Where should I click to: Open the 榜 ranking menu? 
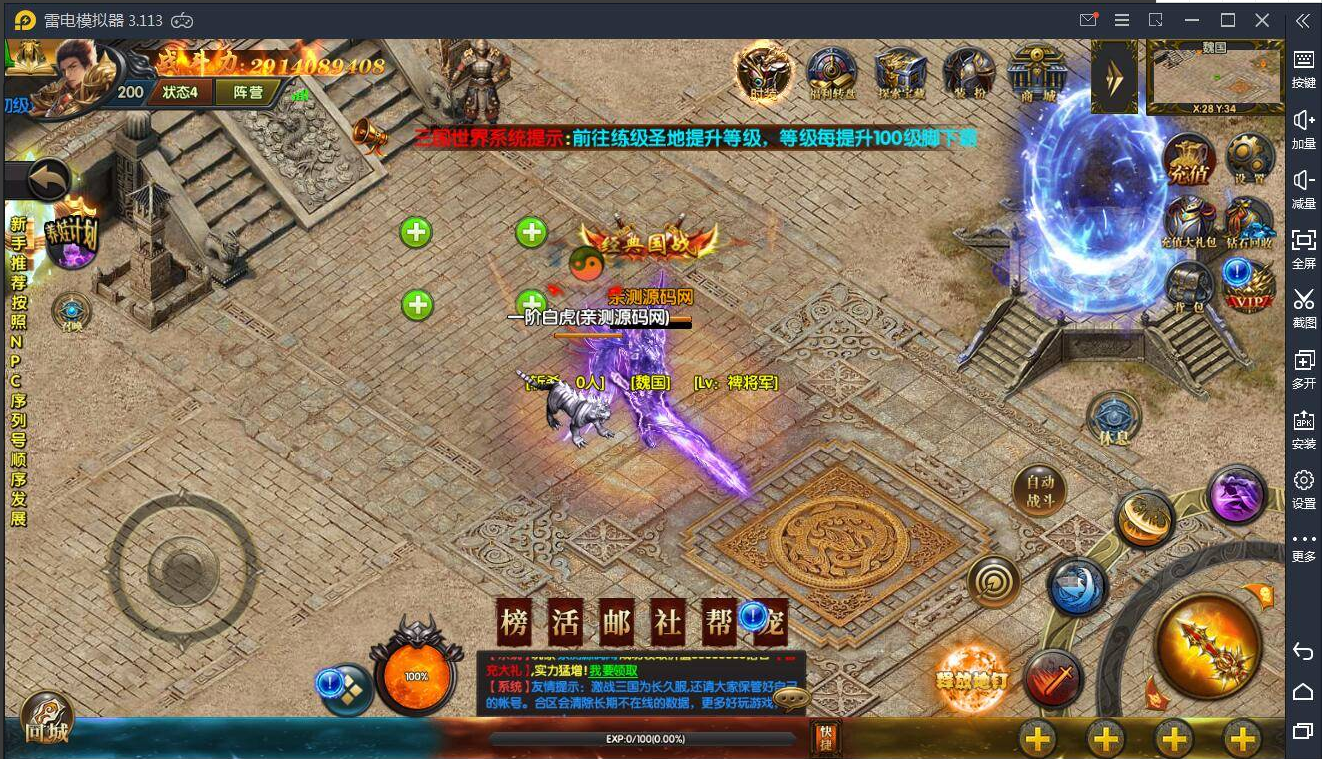click(514, 624)
